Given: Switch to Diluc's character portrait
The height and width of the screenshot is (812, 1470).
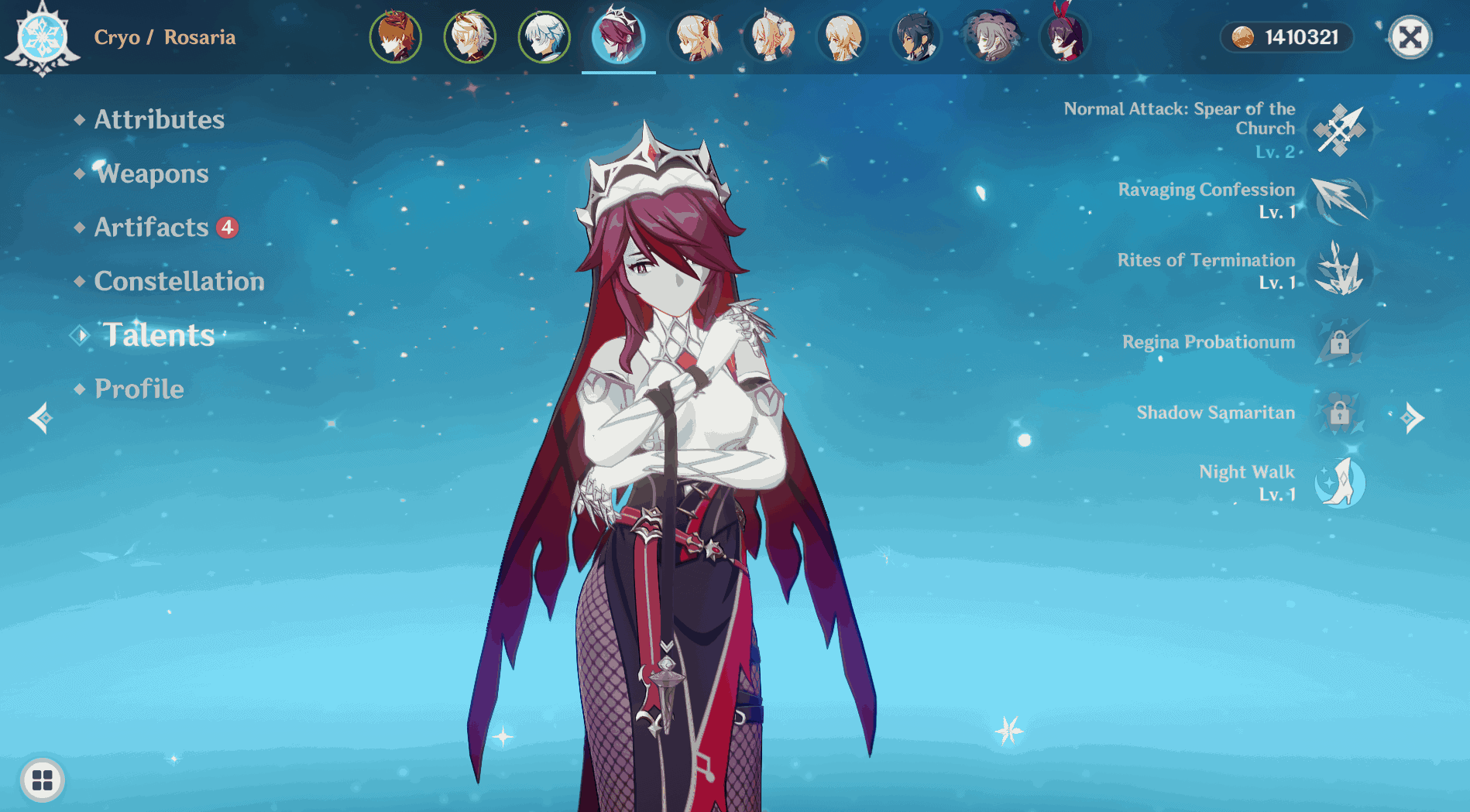Looking at the screenshot, I should coord(397,36).
